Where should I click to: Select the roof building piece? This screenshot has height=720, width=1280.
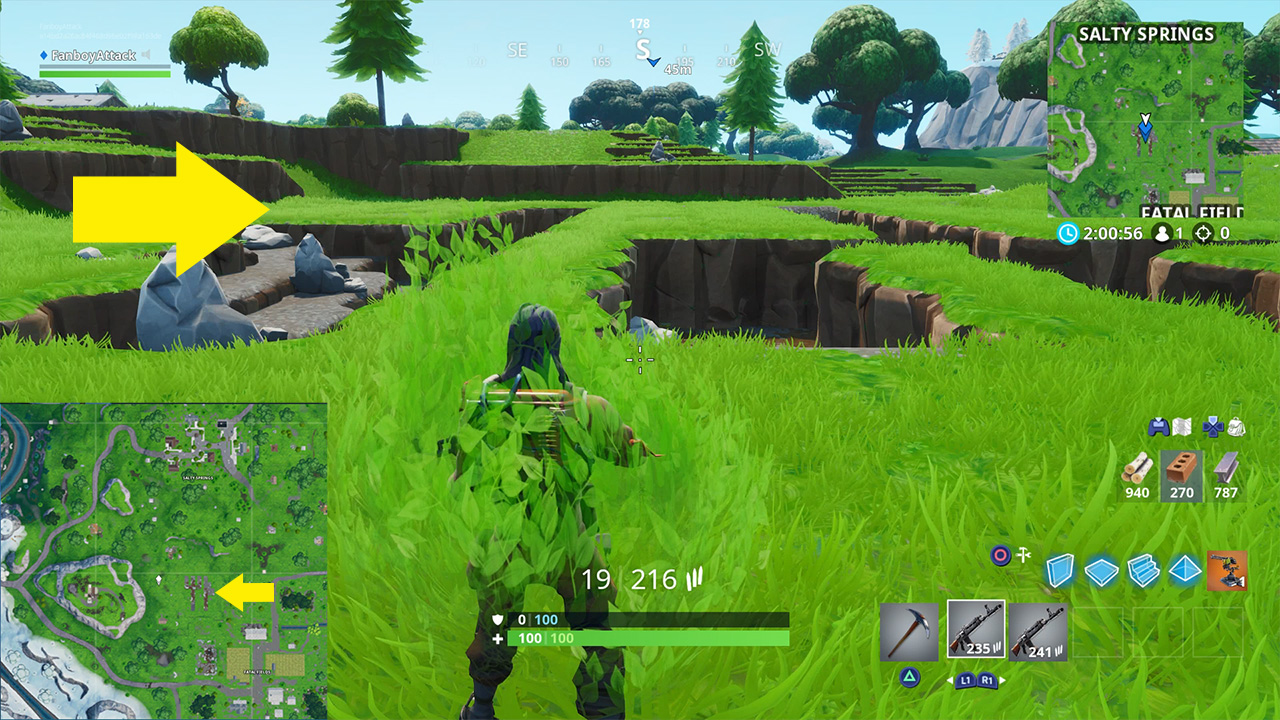click(x=1184, y=571)
